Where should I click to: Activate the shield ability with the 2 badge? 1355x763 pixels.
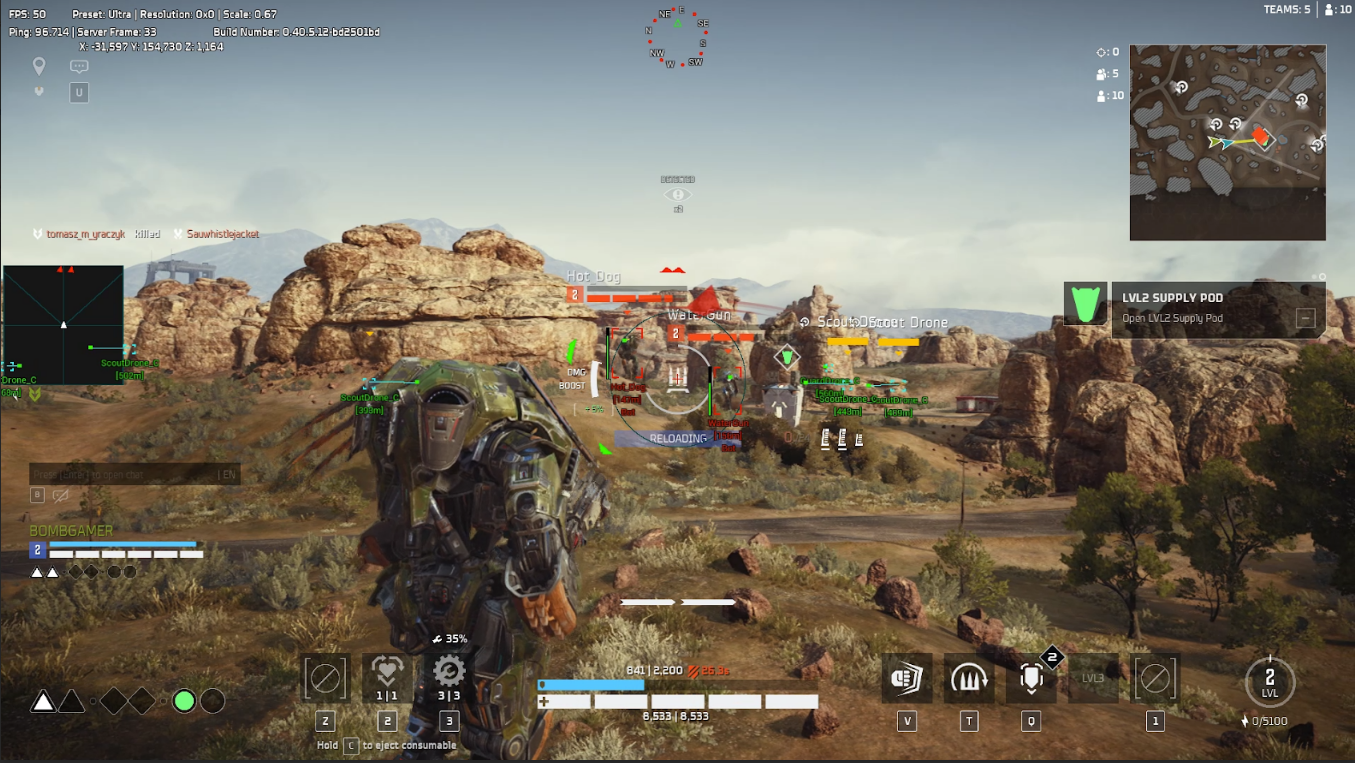tap(1031, 678)
